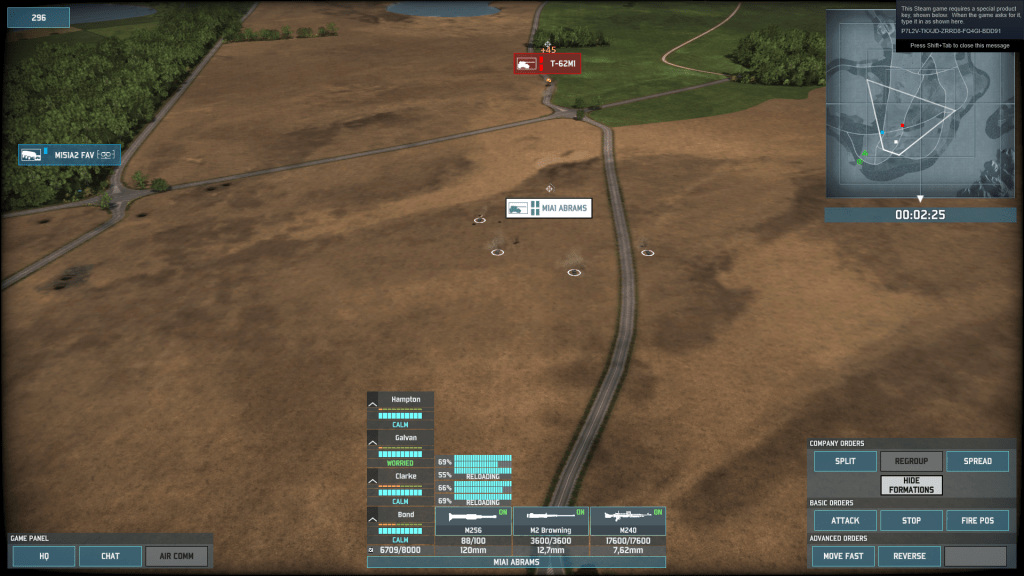This screenshot has height=576, width=1024.
Task: Select the M1A1 Abrams unit label
Action: (548, 208)
